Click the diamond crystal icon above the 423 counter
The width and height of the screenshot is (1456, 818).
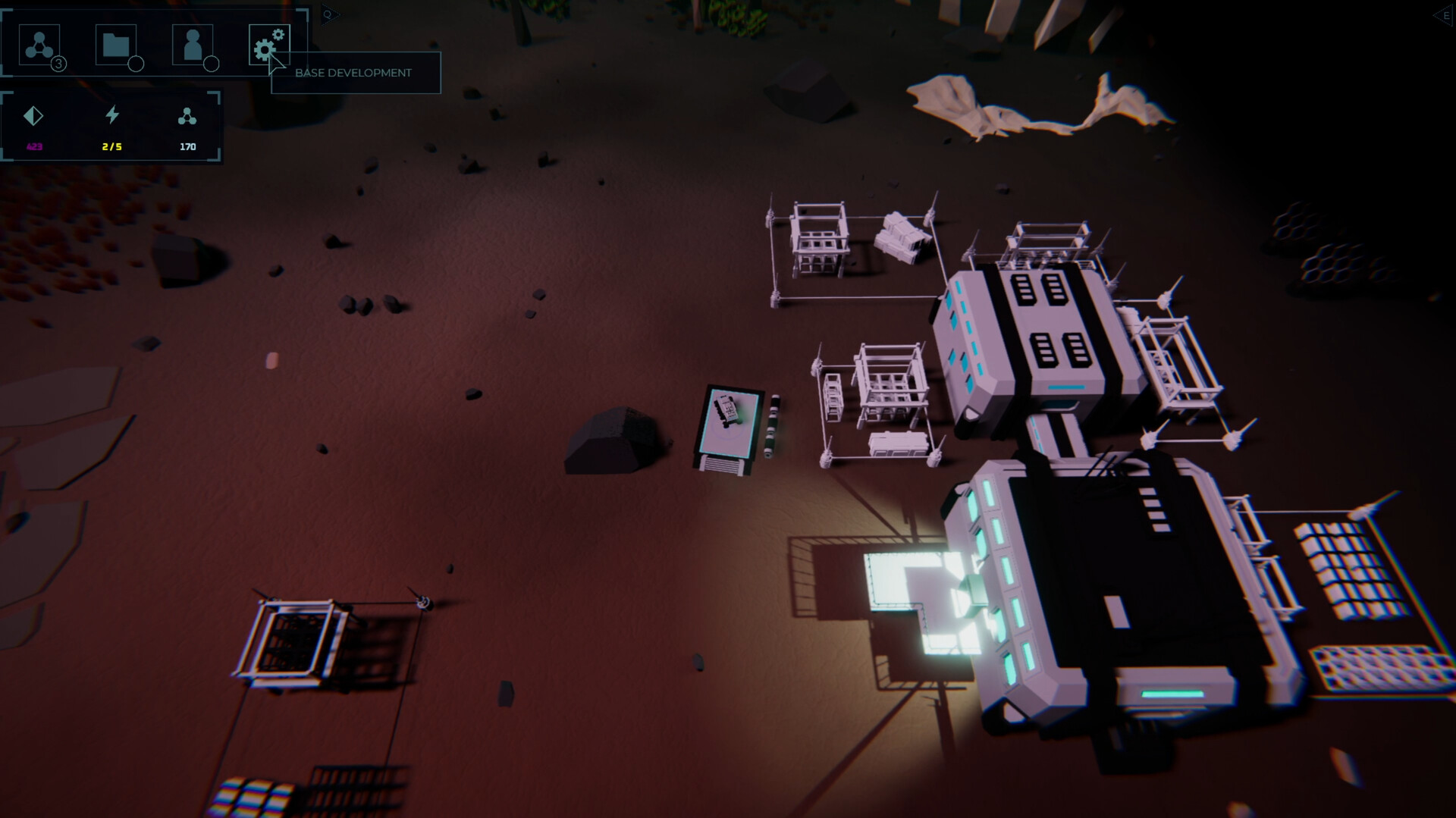tap(33, 116)
